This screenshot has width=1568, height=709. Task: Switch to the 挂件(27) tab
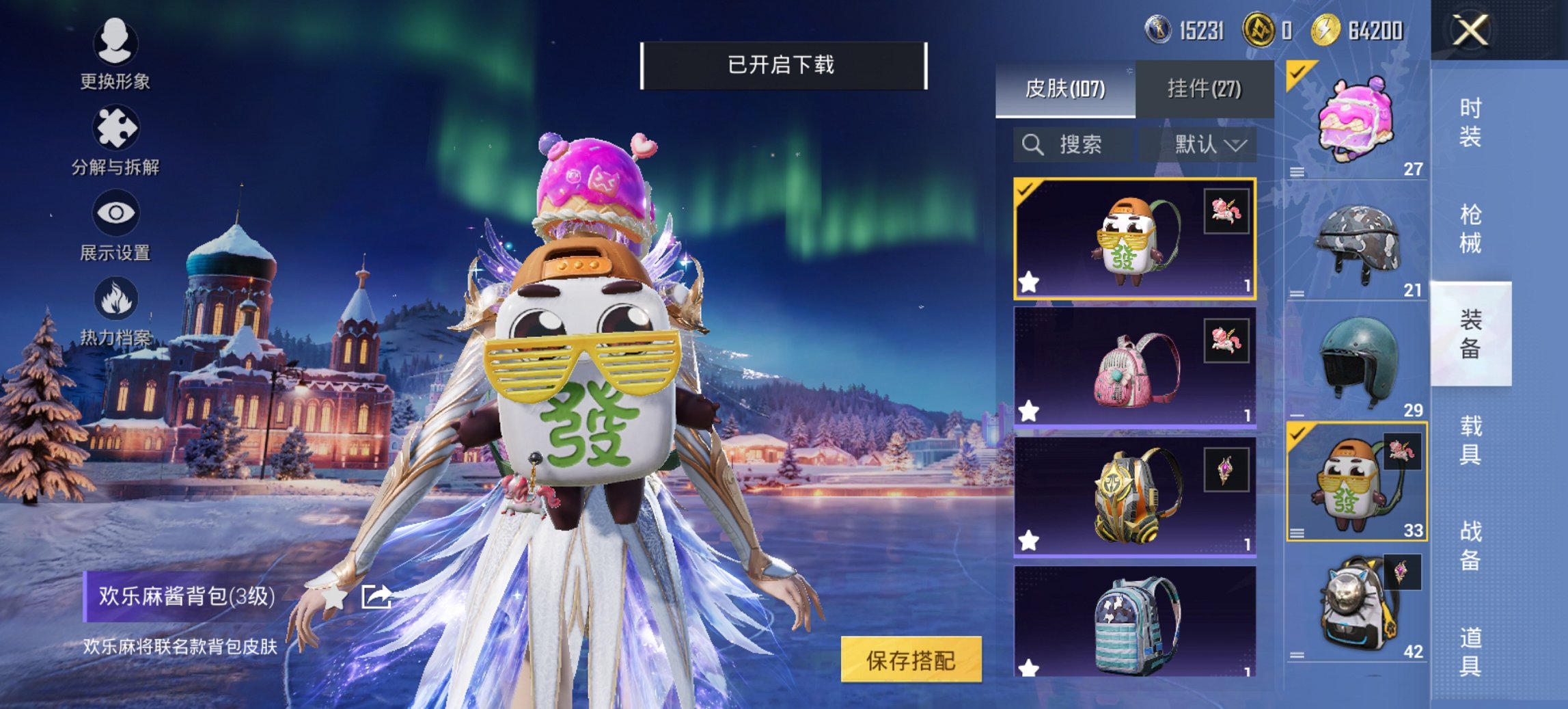[x=1204, y=88]
